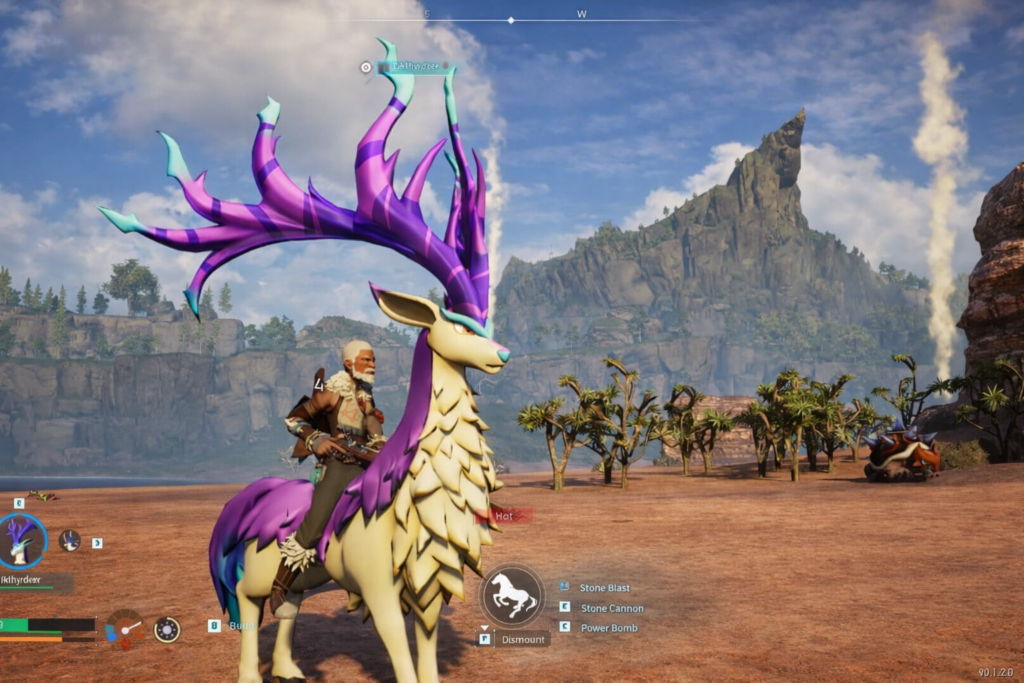1024x683 pixels.
Task: Activate the Stone Blast skill
Action: (605, 588)
